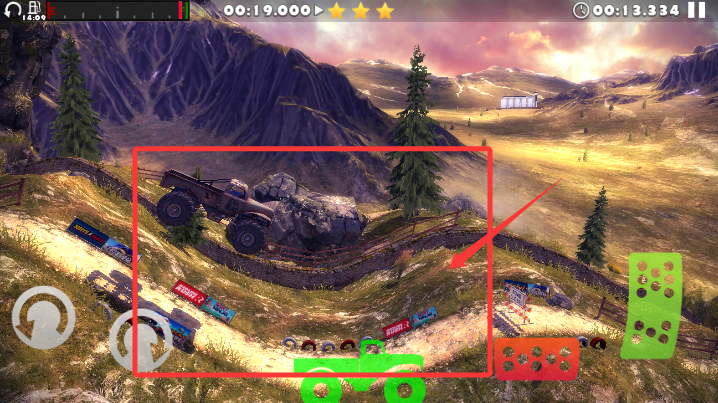Restart the level with the circular arrow
The image size is (718, 403).
point(12,10)
